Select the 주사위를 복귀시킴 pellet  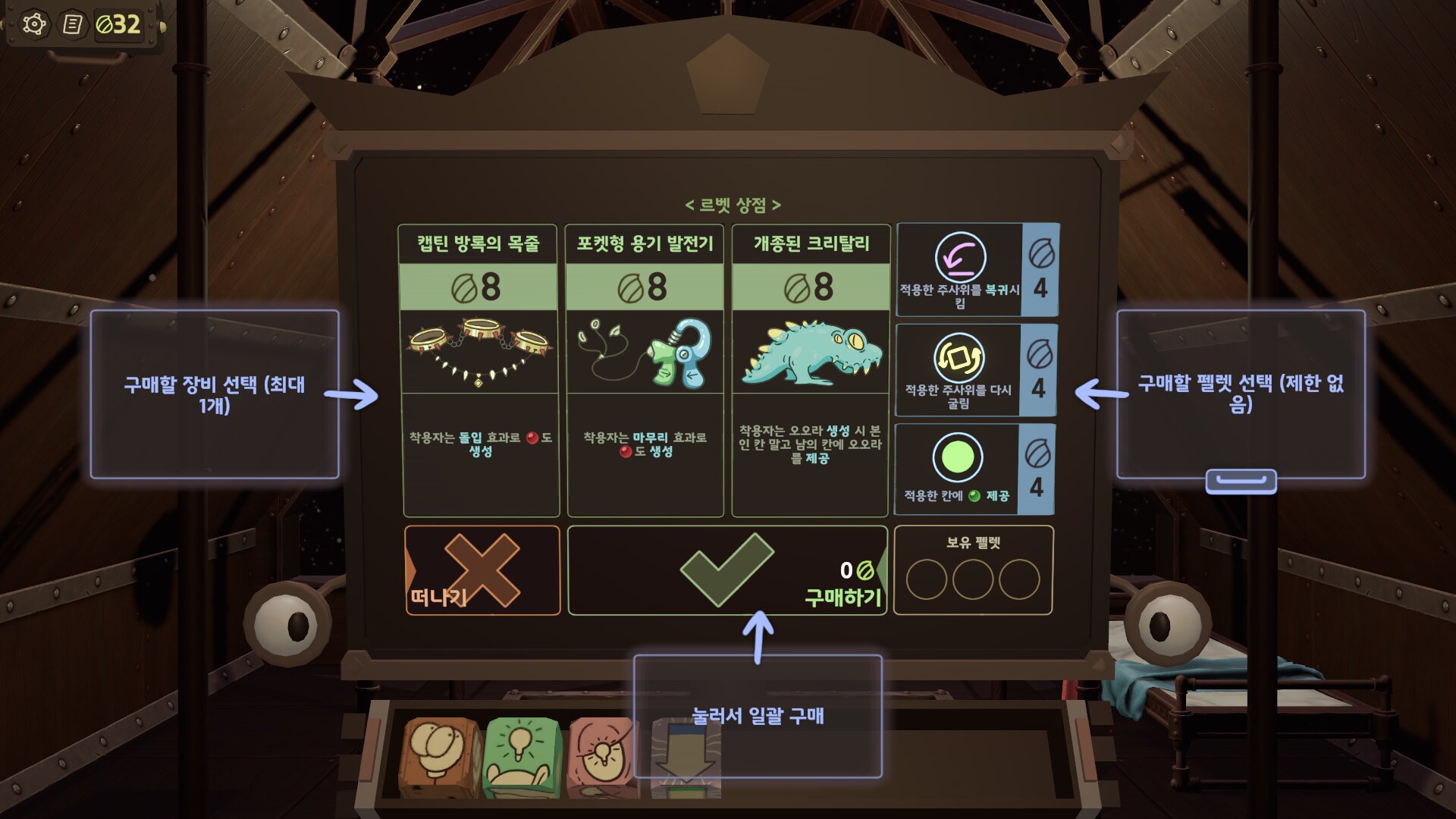click(977, 270)
